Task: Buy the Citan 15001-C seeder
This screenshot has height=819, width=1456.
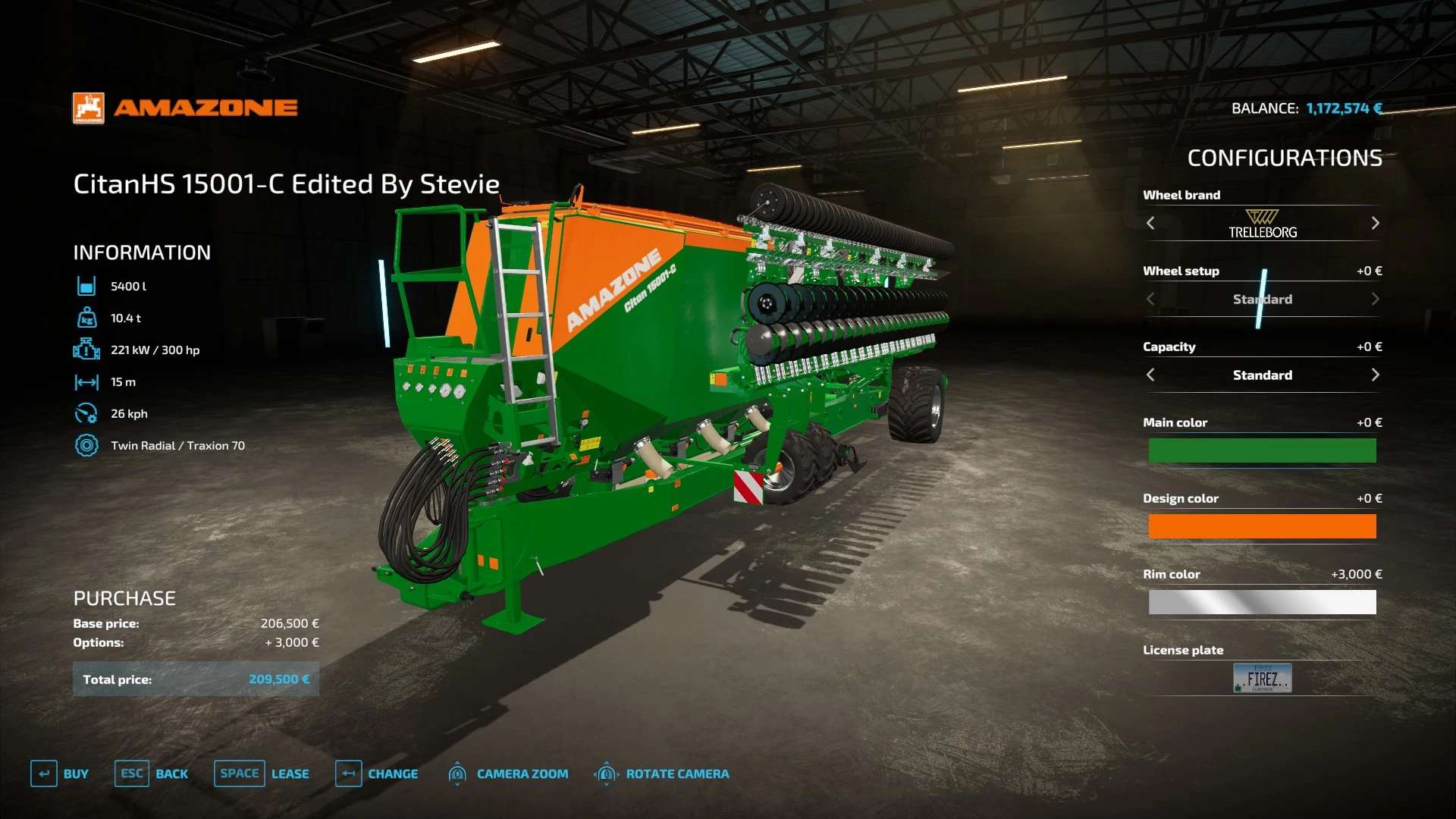Action: [60, 773]
